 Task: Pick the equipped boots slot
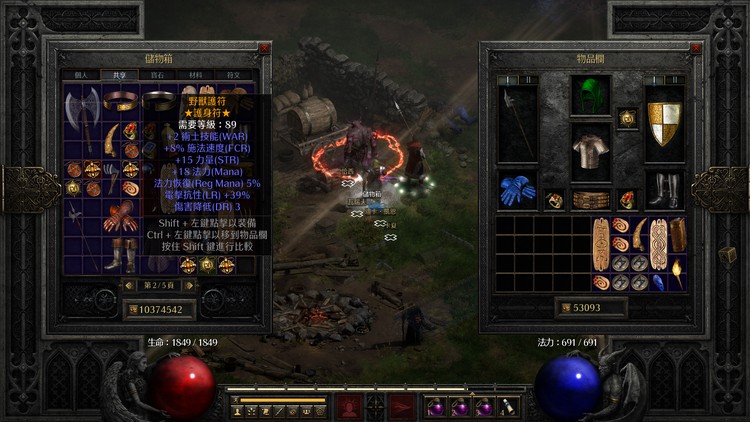point(663,190)
